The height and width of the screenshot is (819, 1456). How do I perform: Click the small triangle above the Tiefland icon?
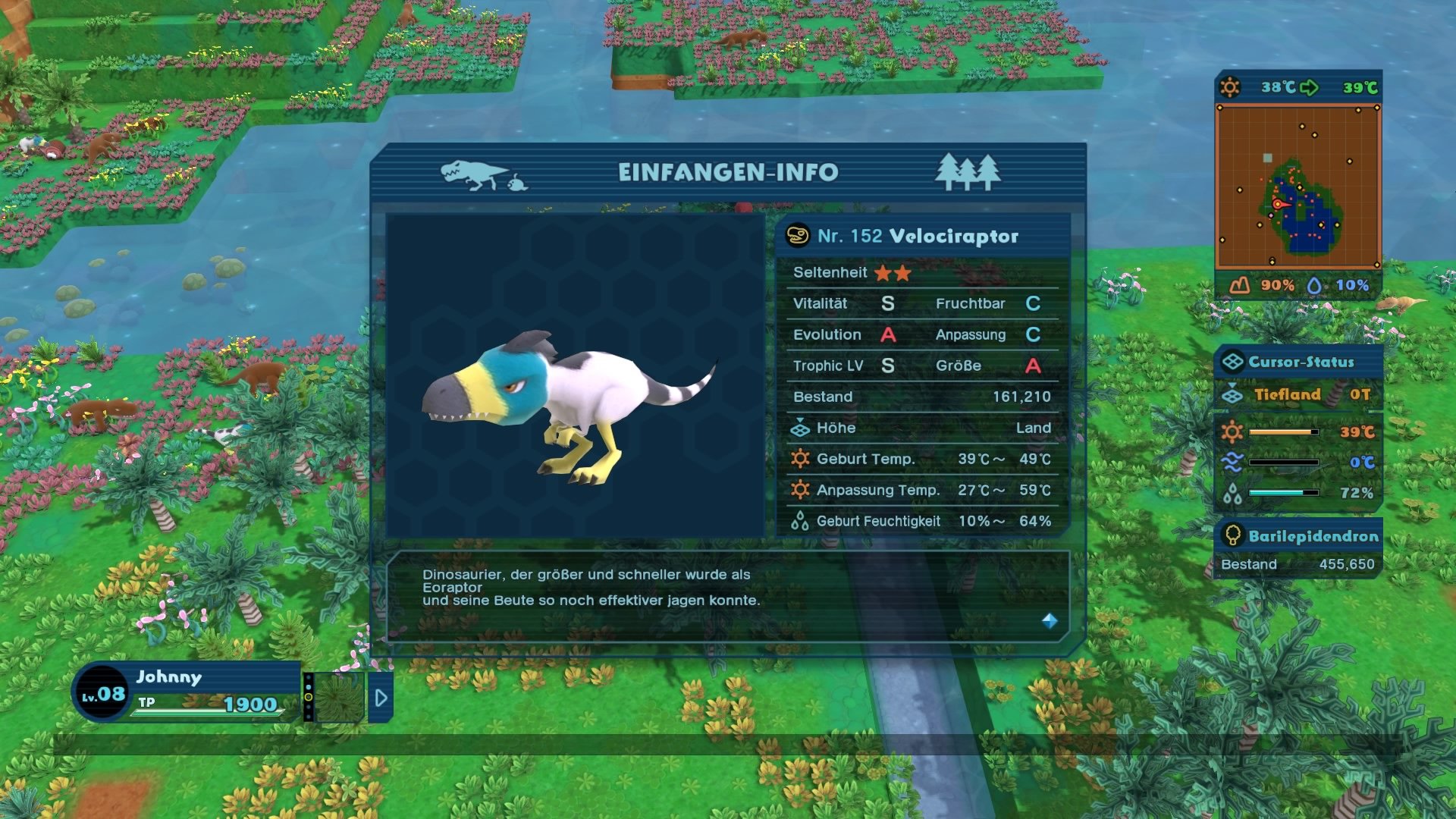pyautogui.click(x=1232, y=384)
